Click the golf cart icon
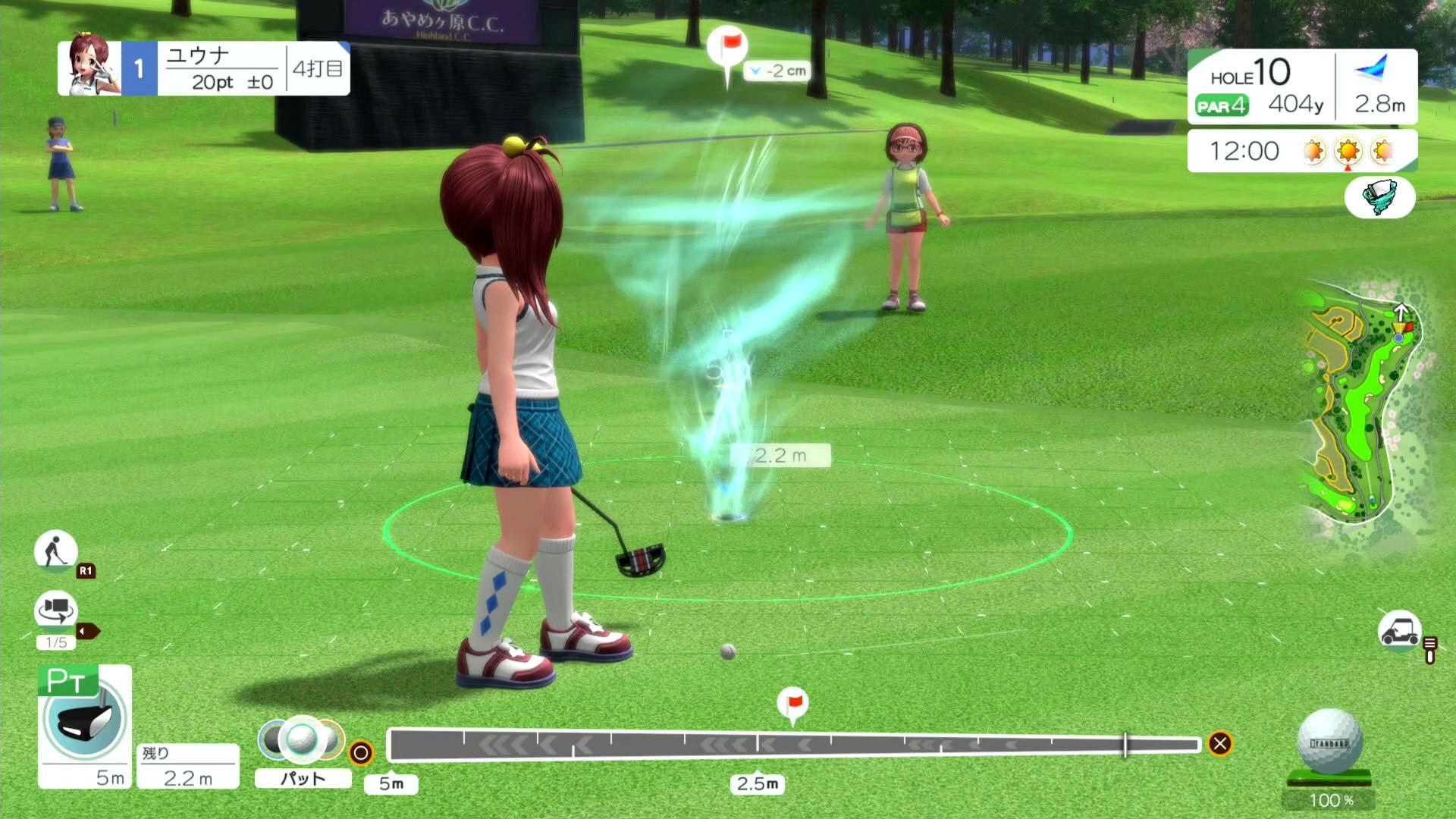The width and height of the screenshot is (1456, 819). point(1399,630)
